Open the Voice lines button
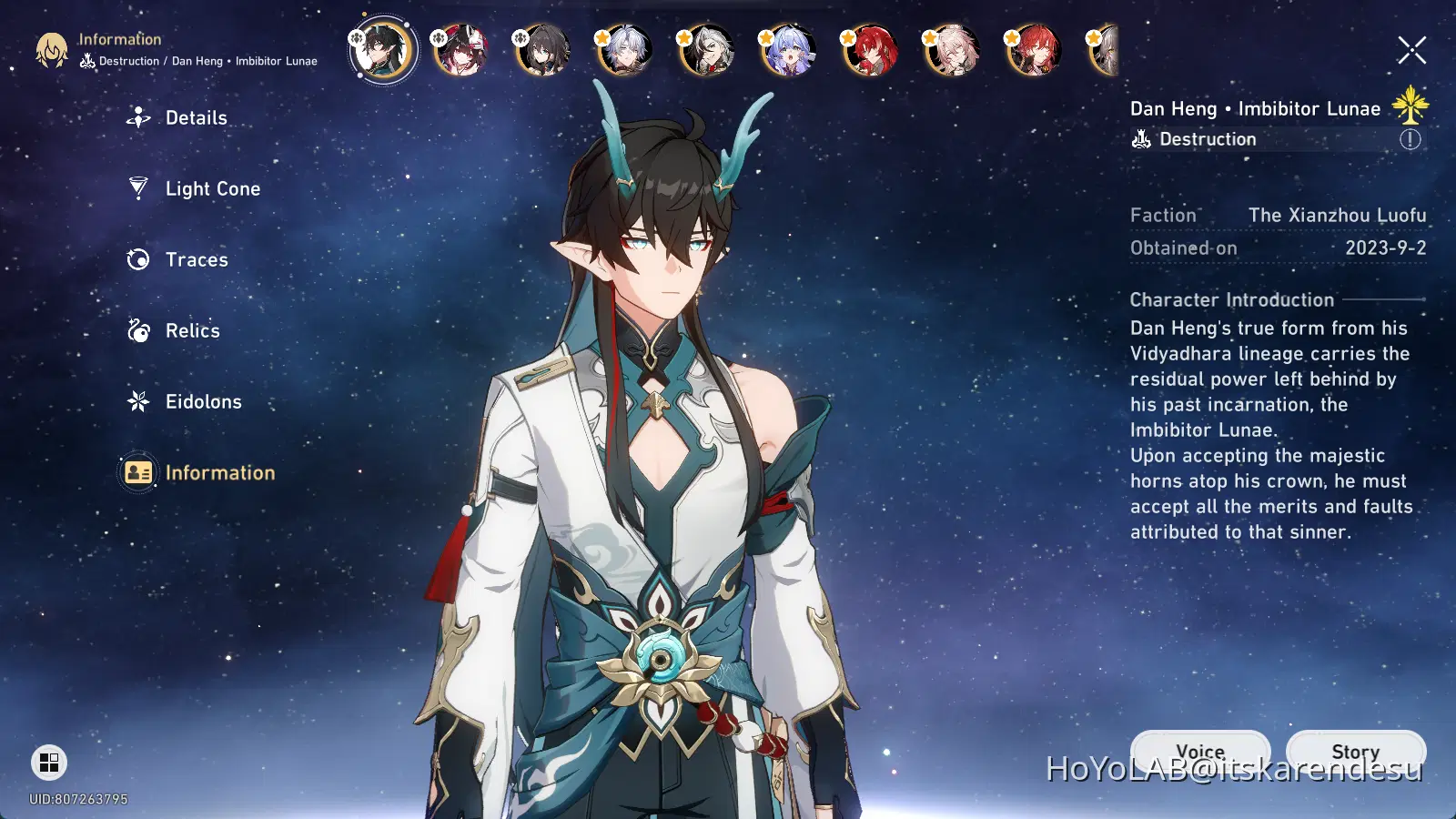The width and height of the screenshot is (1456, 819). 1200,751
